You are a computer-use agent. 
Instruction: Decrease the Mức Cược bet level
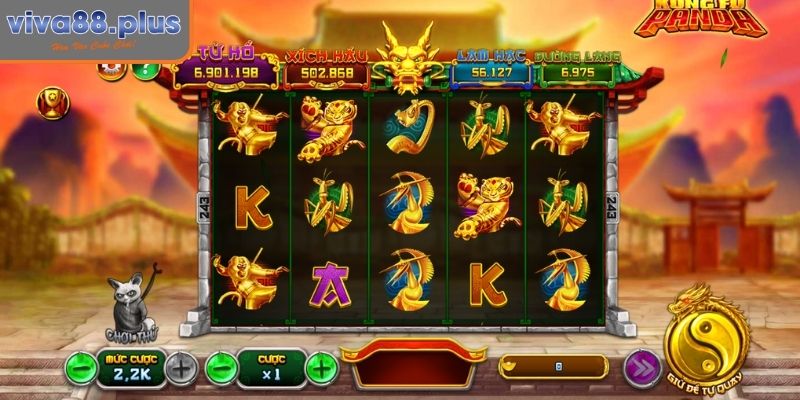(81, 368)
